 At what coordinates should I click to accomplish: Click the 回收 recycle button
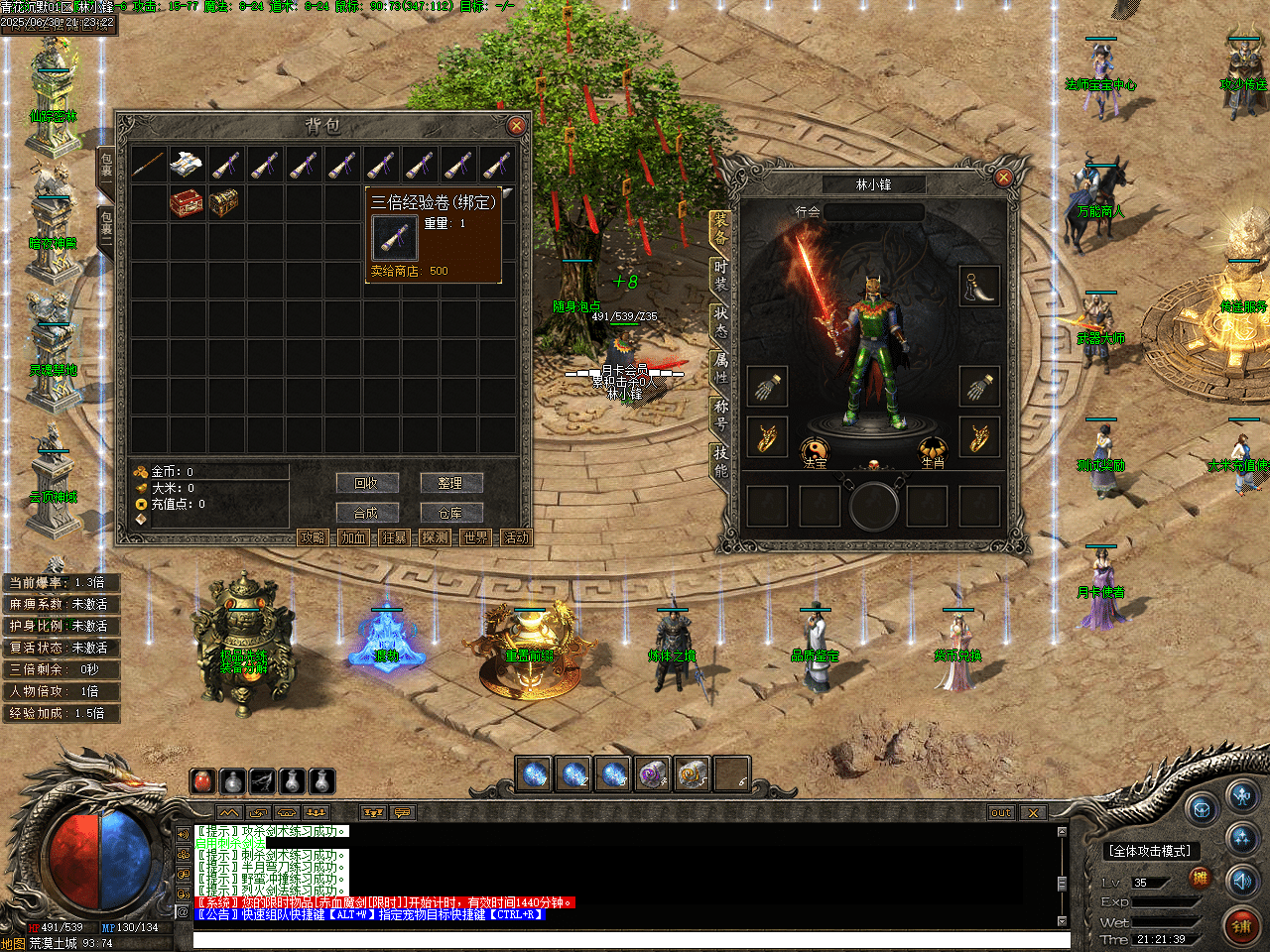click(x=366, y=483)
